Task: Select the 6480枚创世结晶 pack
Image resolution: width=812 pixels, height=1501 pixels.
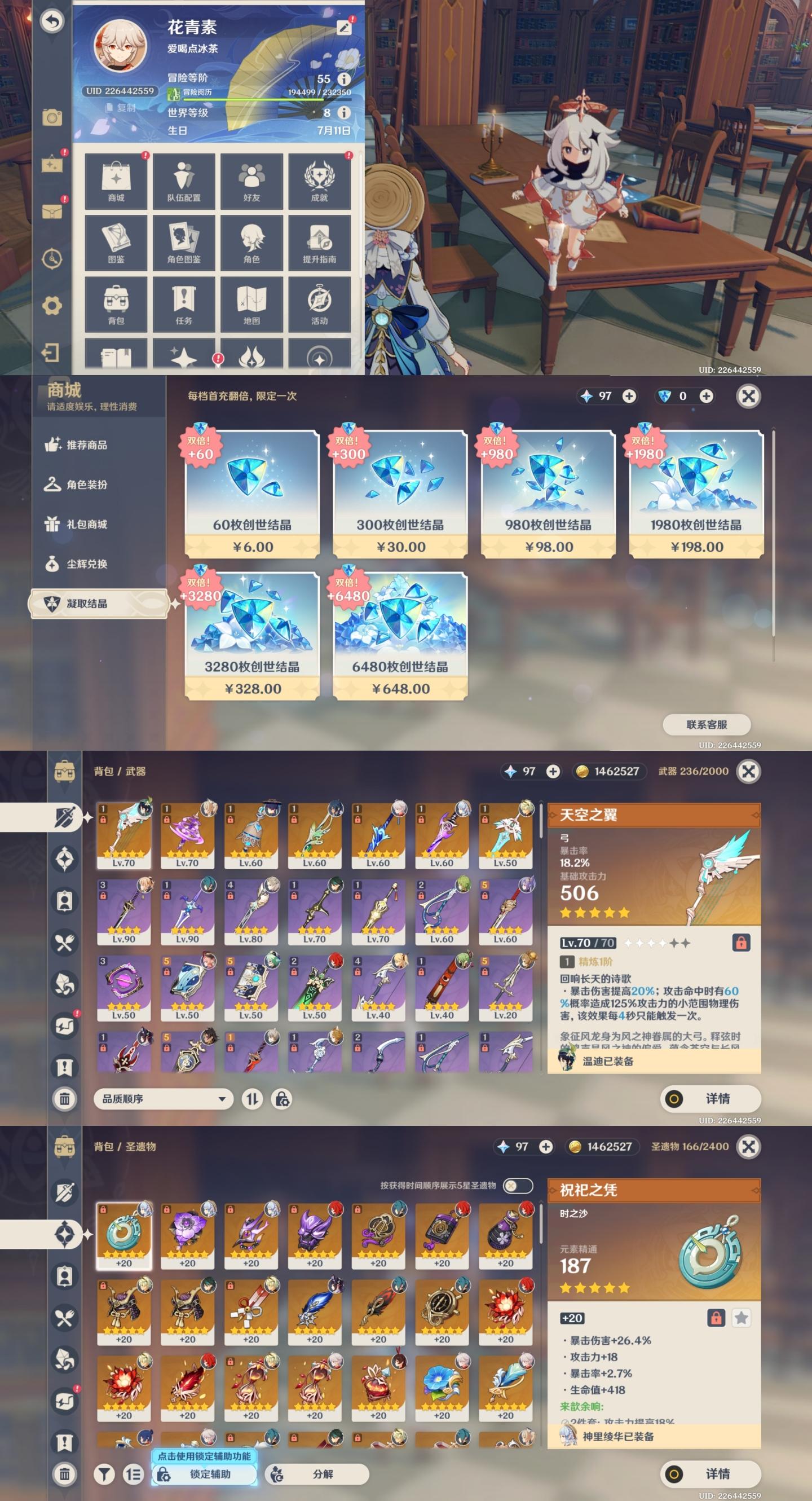Action: tap(400, 635)
